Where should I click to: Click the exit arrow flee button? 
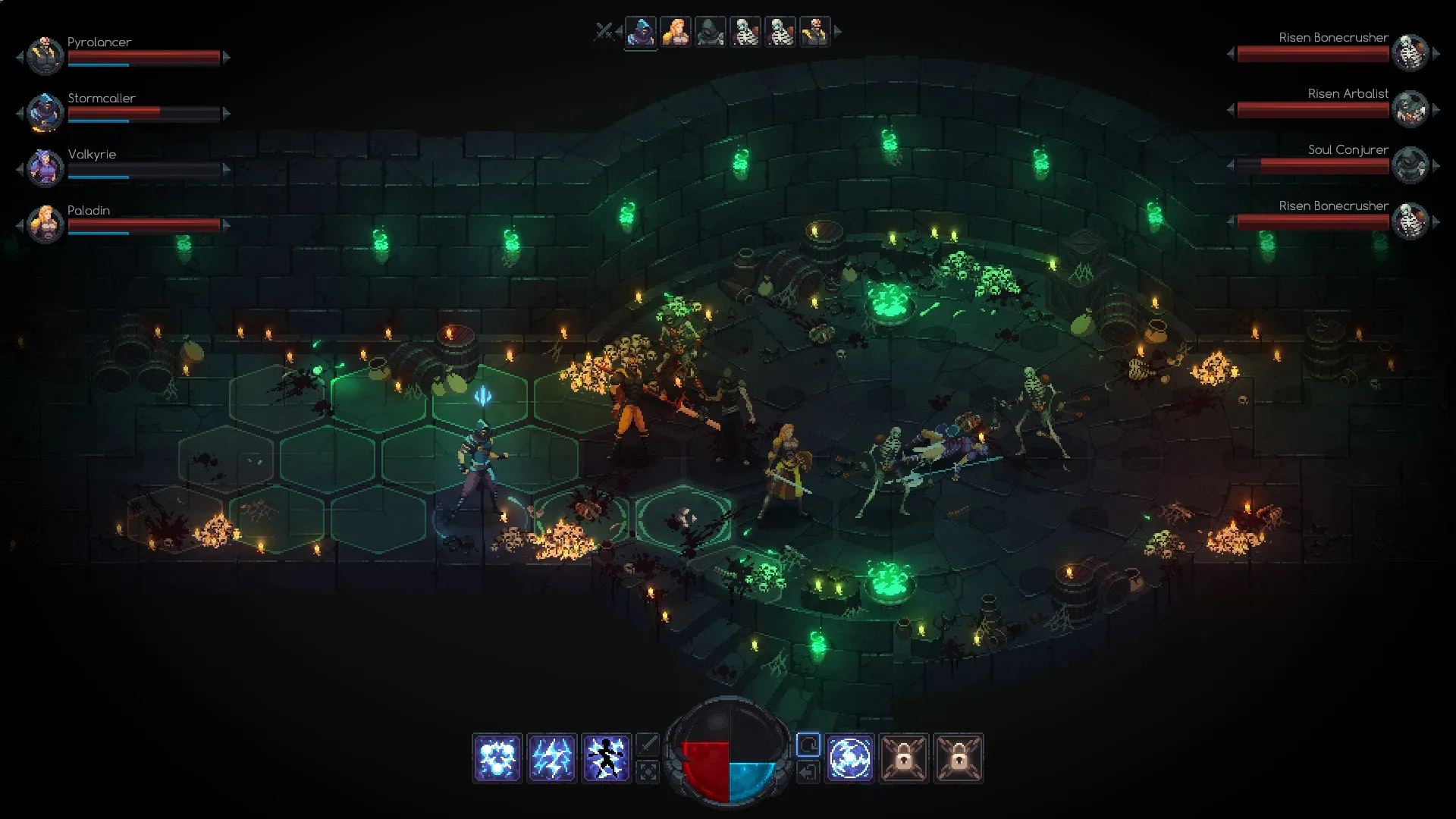pos(808,772)
